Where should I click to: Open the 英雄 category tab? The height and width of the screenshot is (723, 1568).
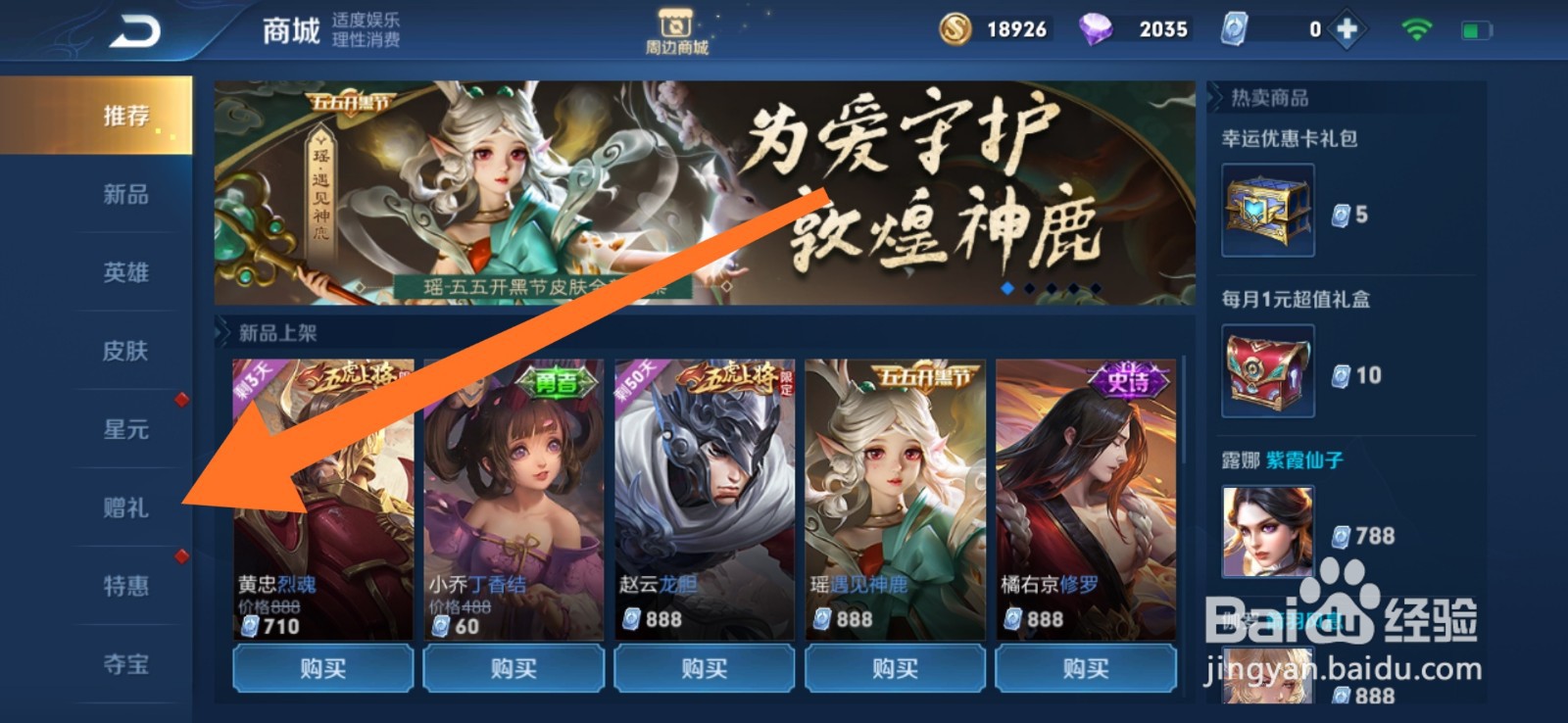click(x=127, y=273)
